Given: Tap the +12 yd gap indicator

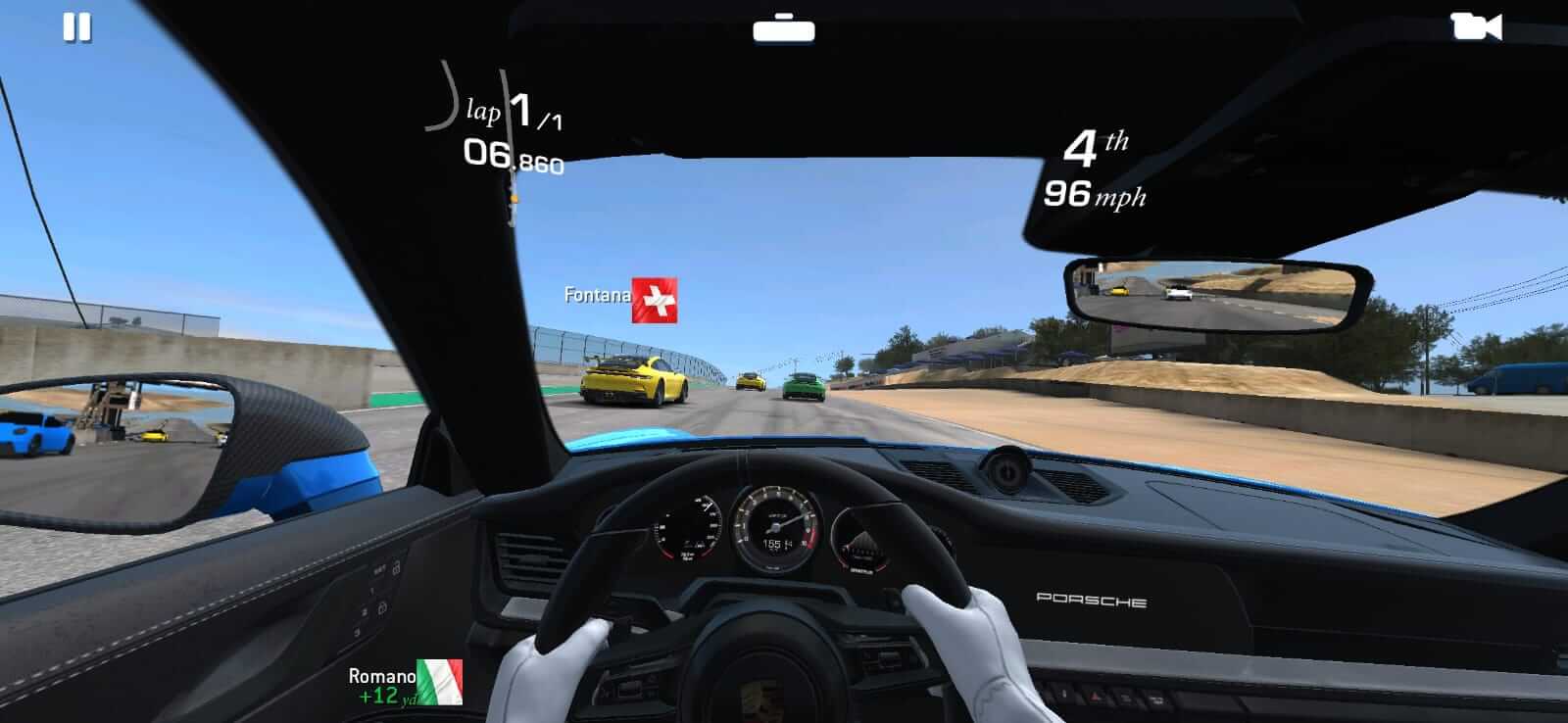Looking at the screenshot, I should pos(382,698).
